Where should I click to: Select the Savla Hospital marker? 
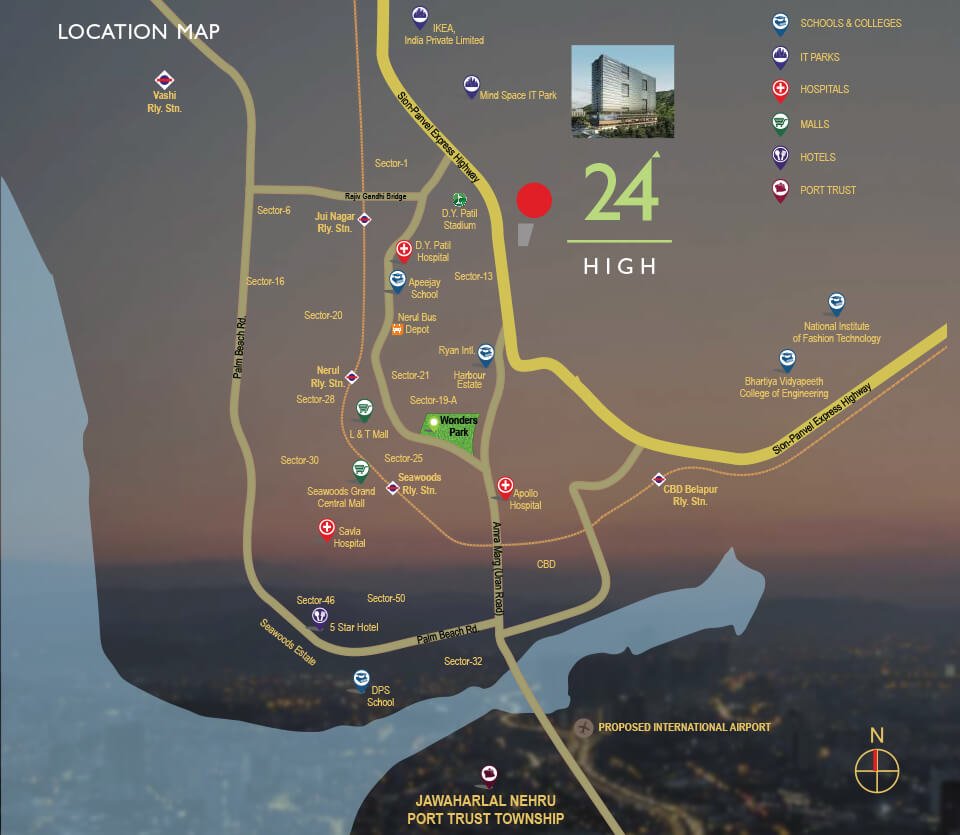click(x=326, y=530)
